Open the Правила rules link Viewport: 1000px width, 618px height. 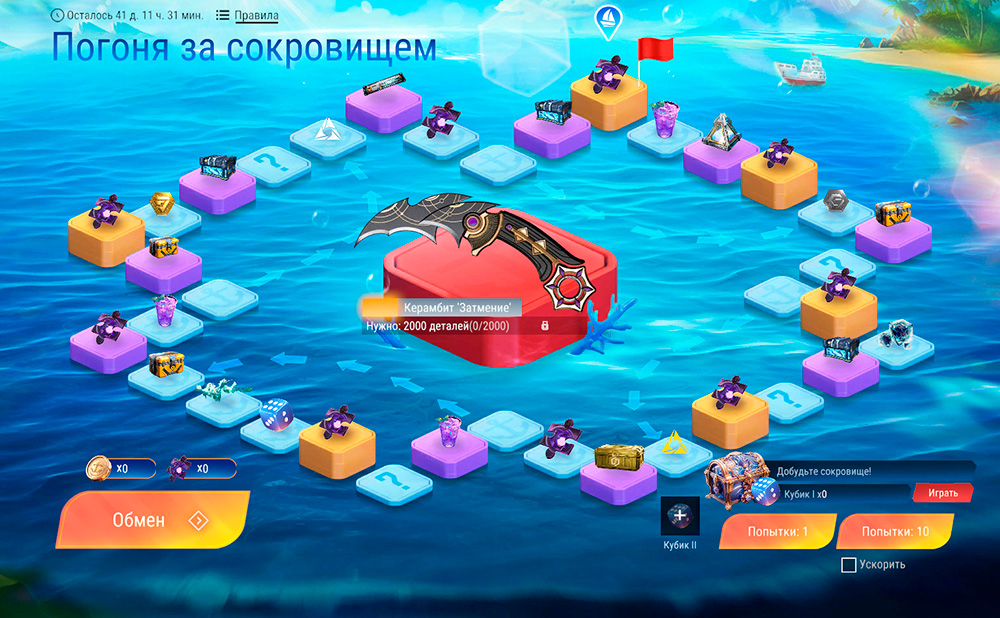point(256,16)
